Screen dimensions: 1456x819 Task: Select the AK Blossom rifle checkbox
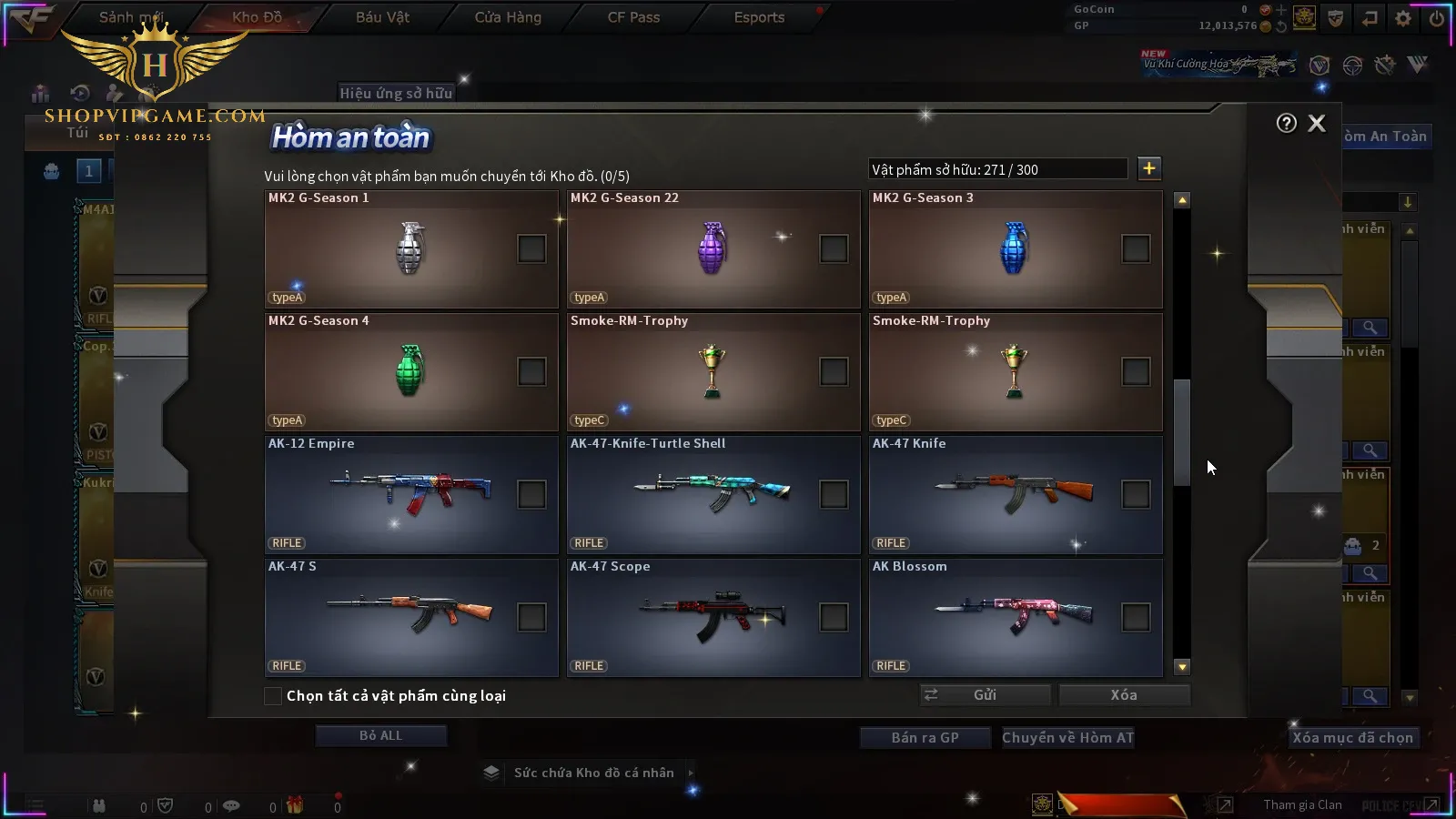[1136, 617]
